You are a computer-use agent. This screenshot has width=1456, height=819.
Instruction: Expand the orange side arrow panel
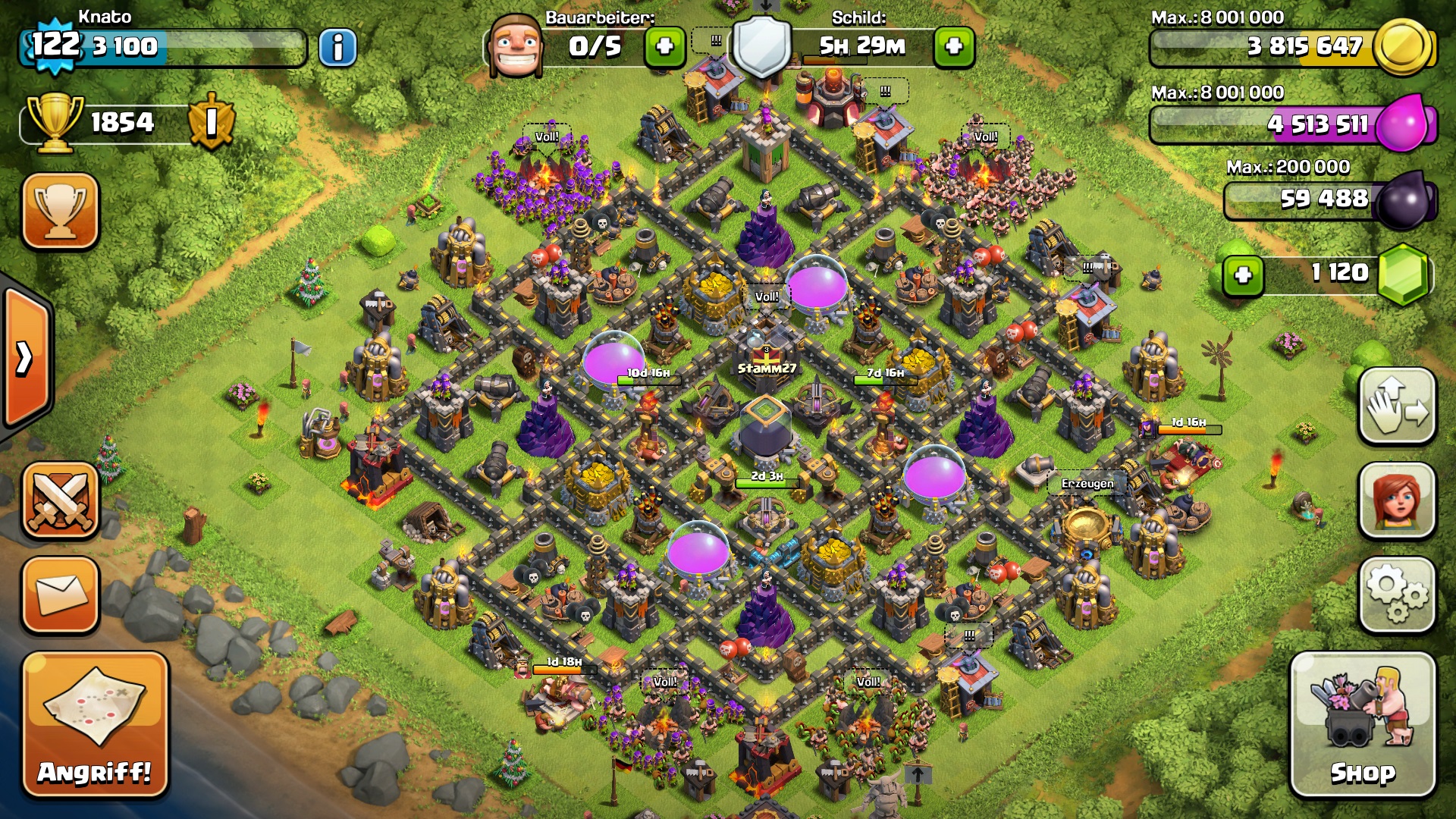(x=27, y=358)
